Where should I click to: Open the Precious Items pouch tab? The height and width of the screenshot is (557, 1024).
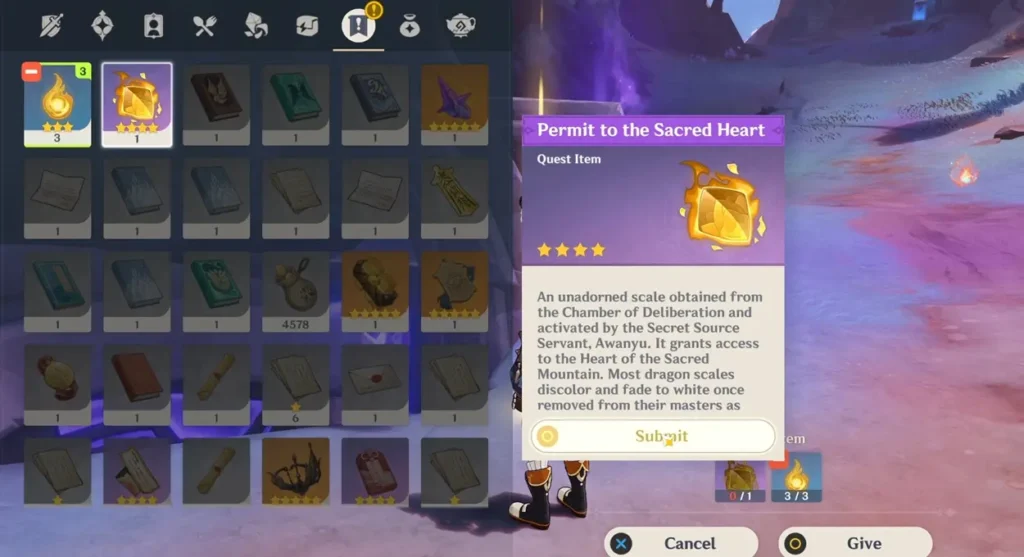pyautogui.click(x=409, y=25)
